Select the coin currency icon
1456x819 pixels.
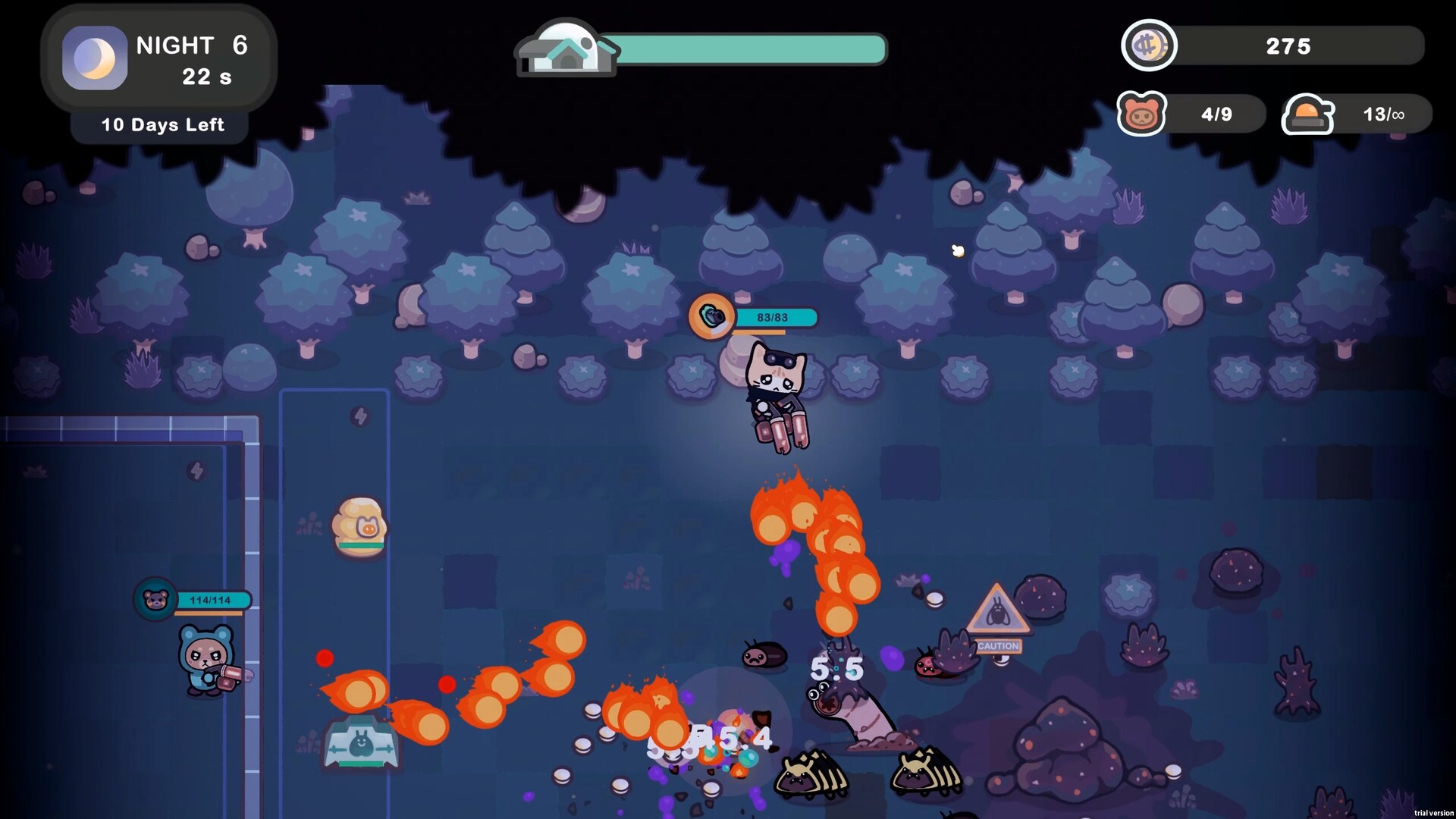(x=1149, y=45)
